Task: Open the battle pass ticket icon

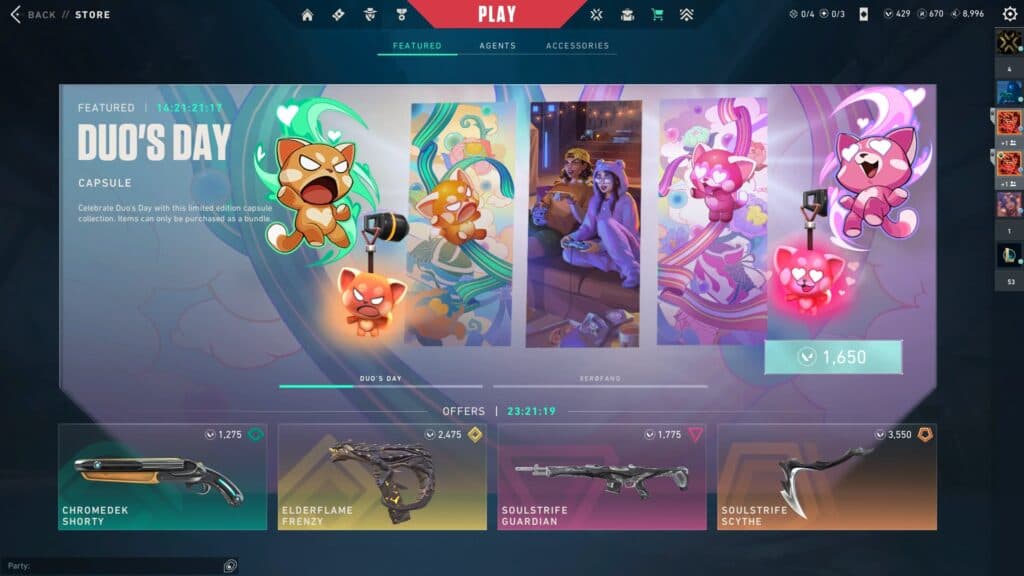Action: coord(338,15)
